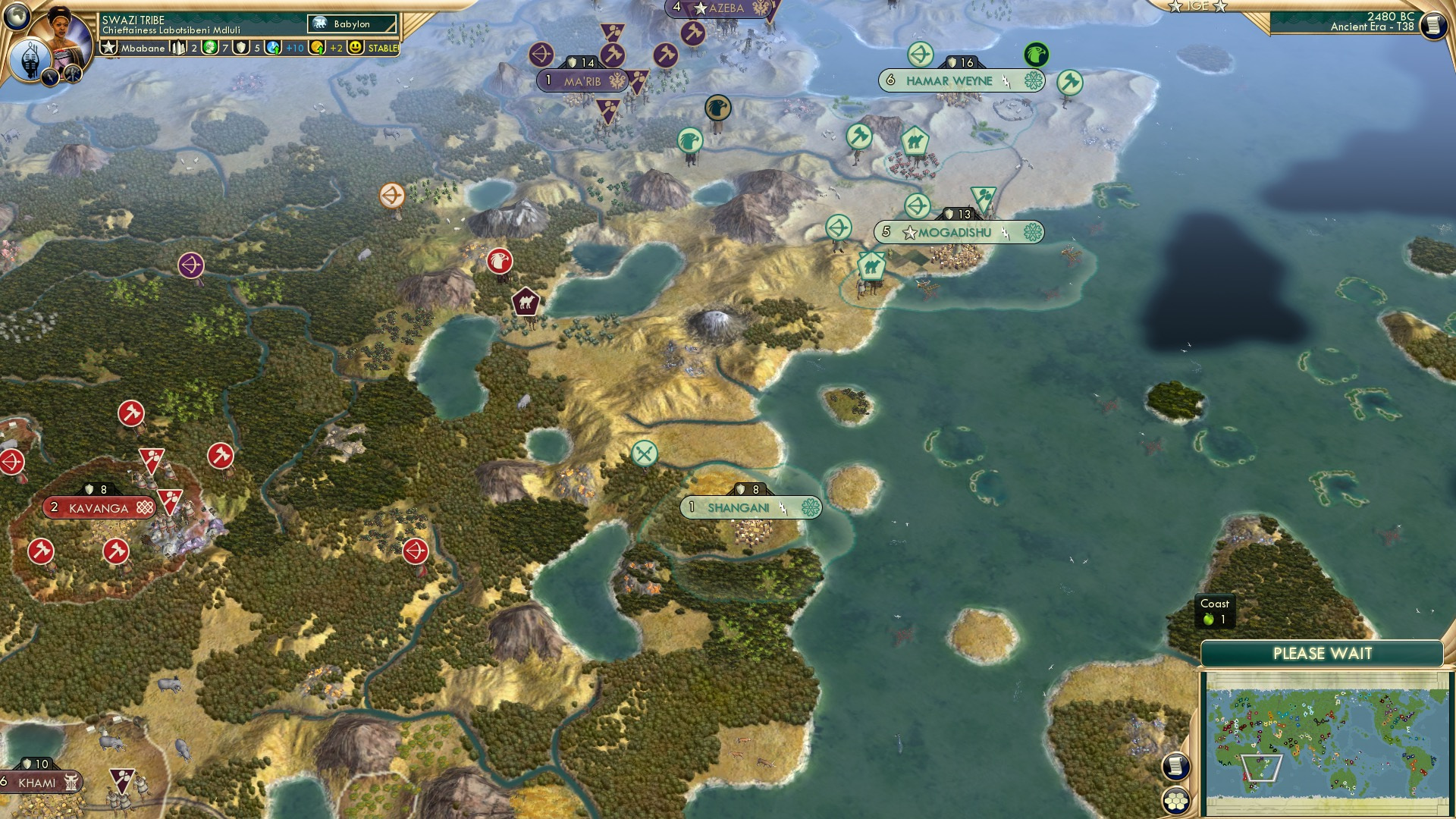The height and width of the screenshot is (819, 1456).
Task: Expand the Mbabane city banner
Action: tap(144, 47)
